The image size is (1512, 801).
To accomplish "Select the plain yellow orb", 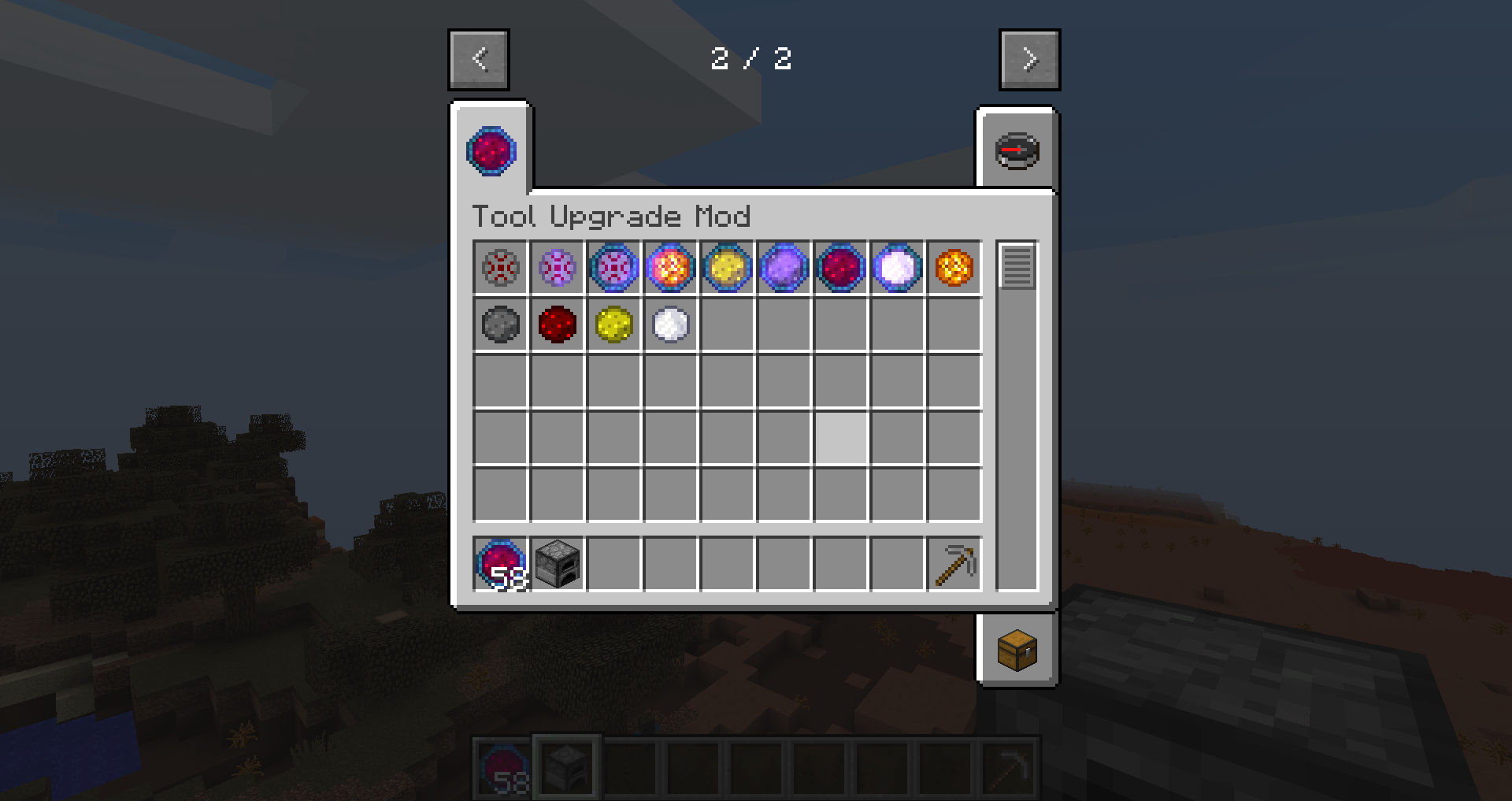I will [614, 324].
